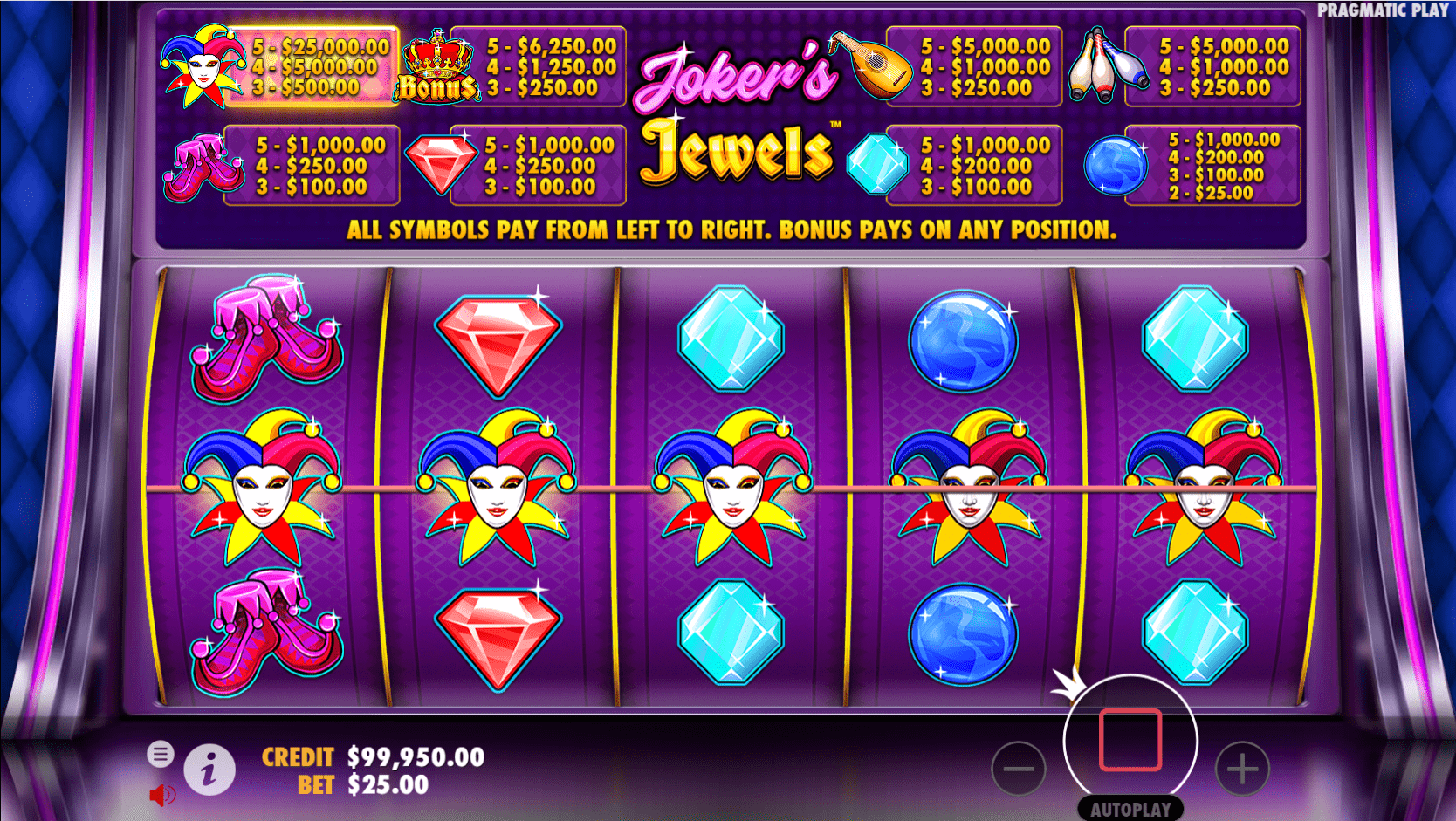Open the game menu with hamburger icon
1456x821 pixels.
tap(162, 753)
